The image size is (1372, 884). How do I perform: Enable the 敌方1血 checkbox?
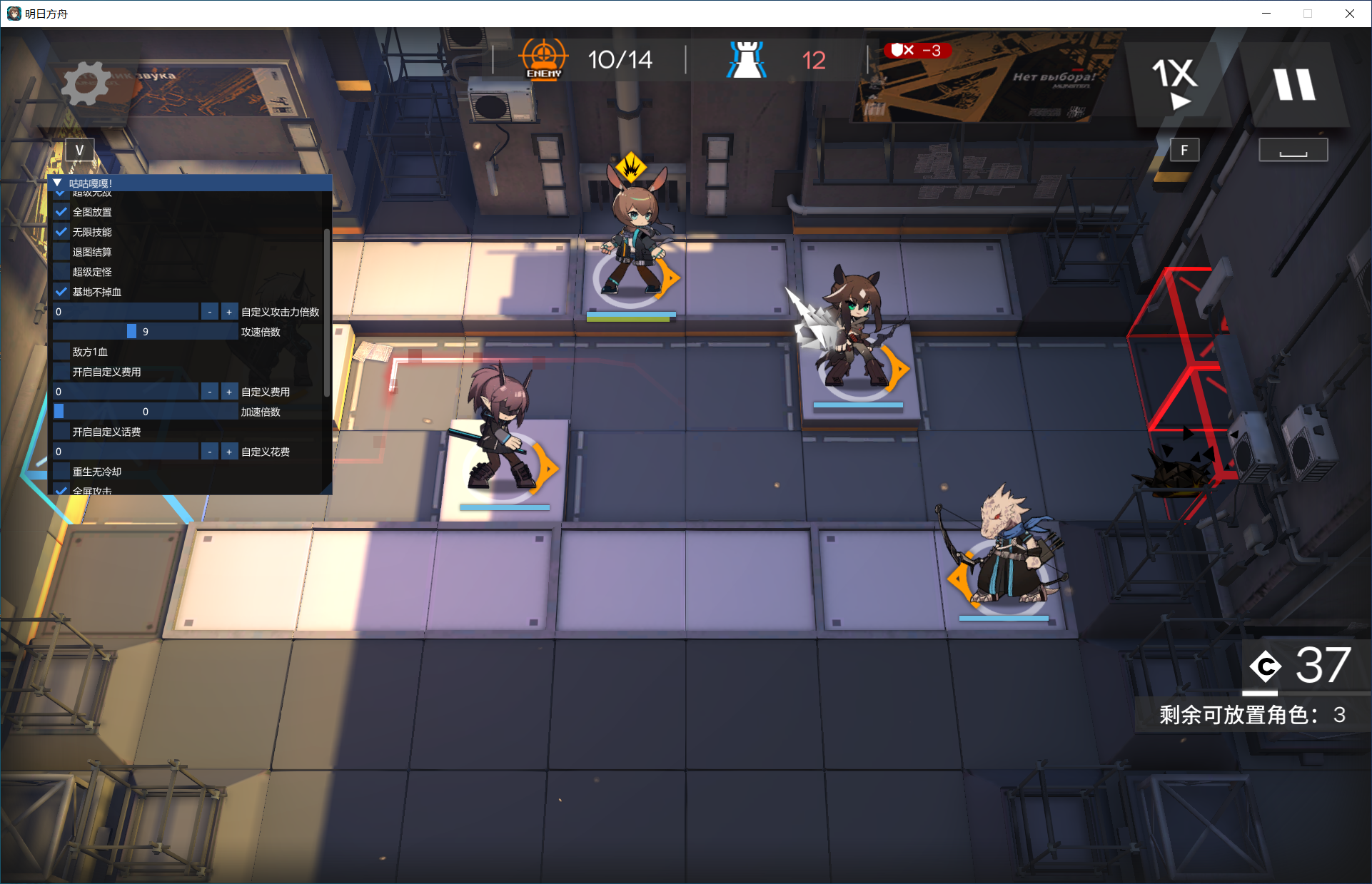tap(62, 352)
